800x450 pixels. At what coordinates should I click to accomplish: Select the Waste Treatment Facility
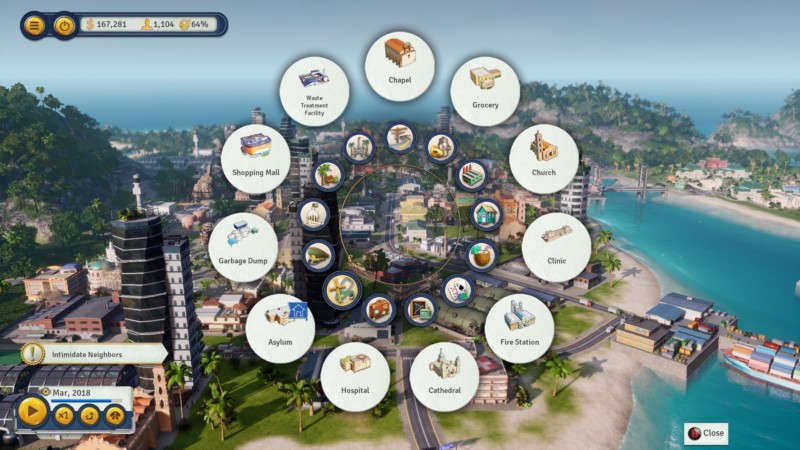[314, 91]
